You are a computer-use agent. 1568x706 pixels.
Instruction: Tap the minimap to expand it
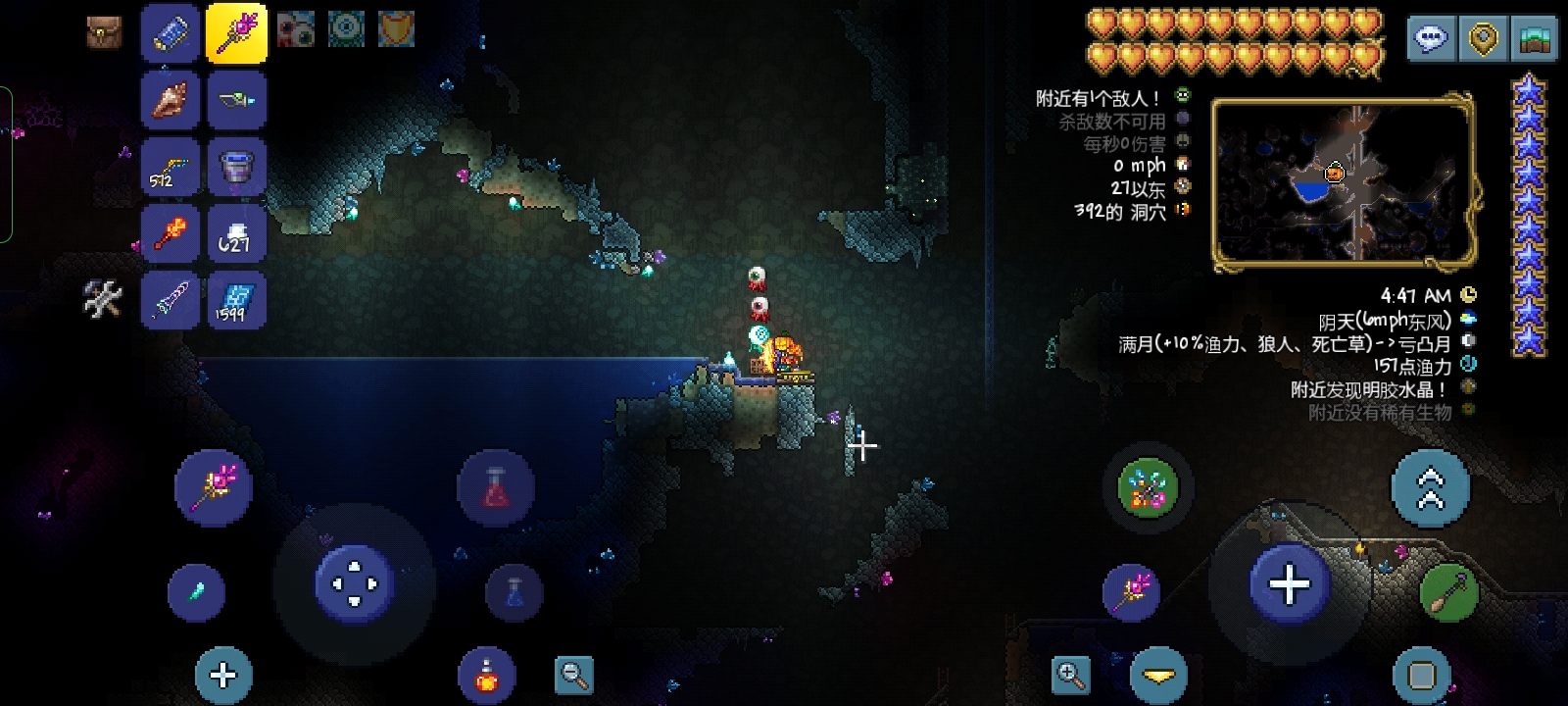click(1343, 181)
